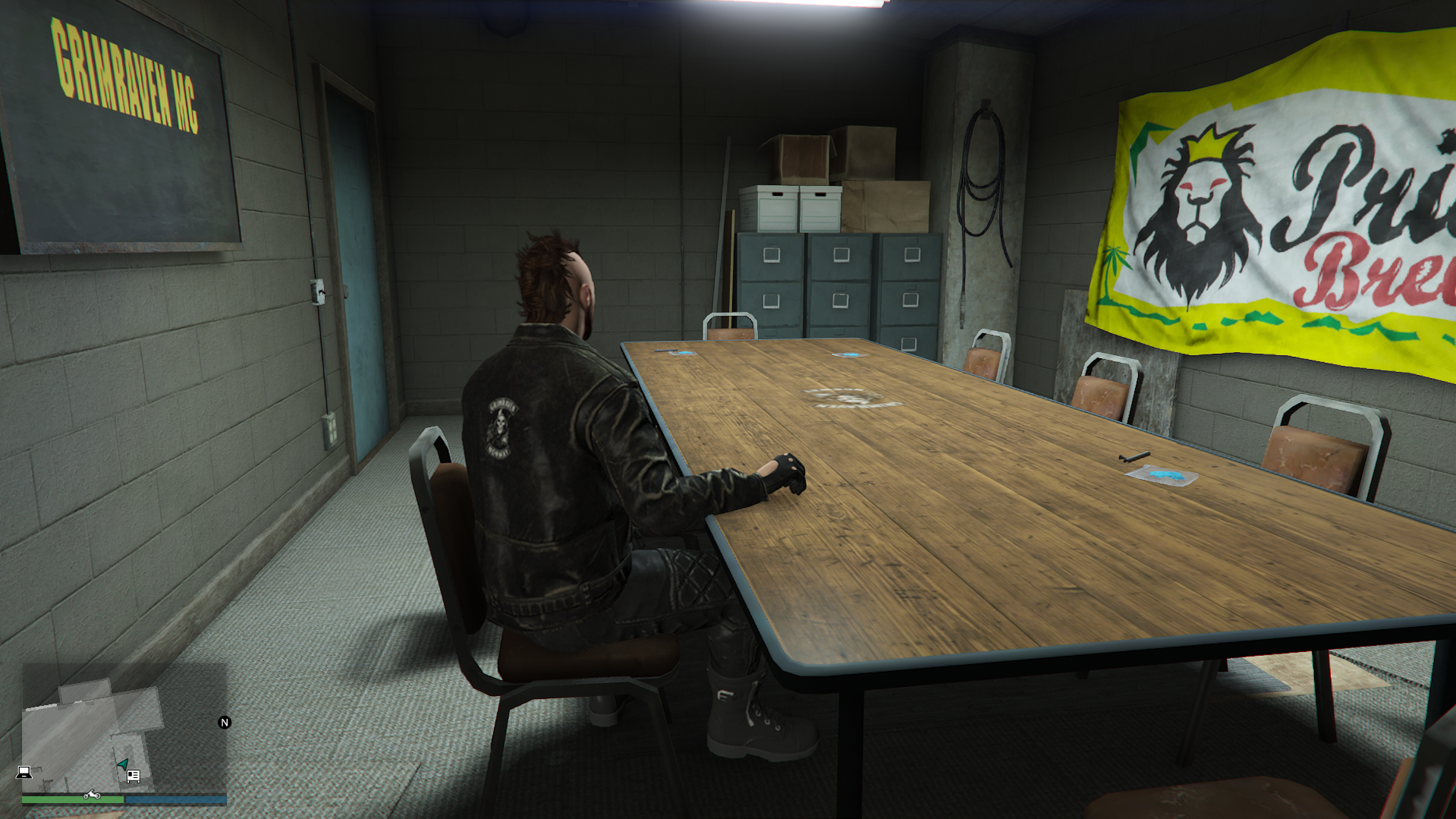This screenshot has width=1456, height=819.
Task: Select the teal player arrow on minimap
Action: [x=121, y=764]
